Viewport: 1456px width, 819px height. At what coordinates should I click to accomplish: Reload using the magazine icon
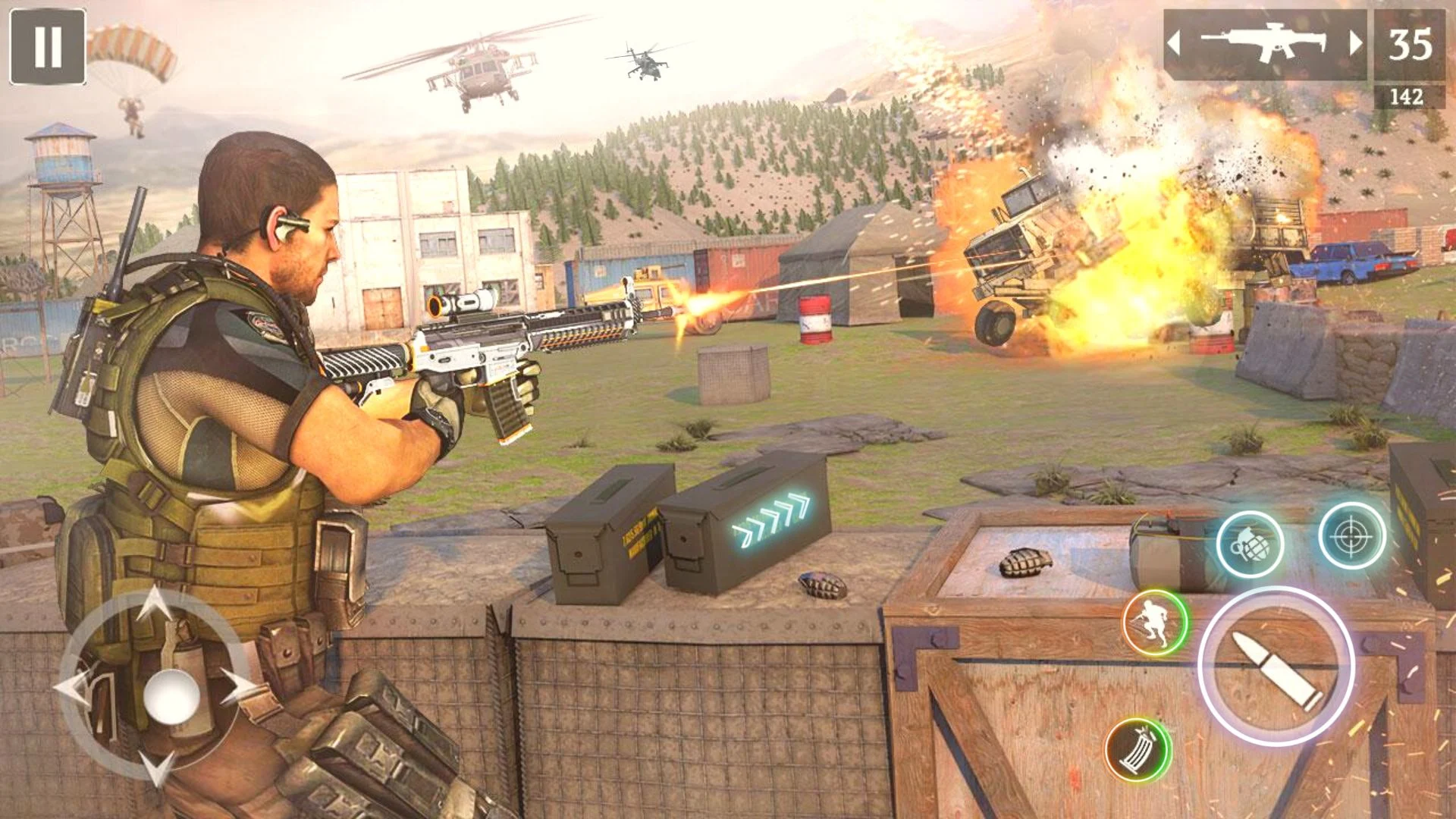tap(1137, 749)
